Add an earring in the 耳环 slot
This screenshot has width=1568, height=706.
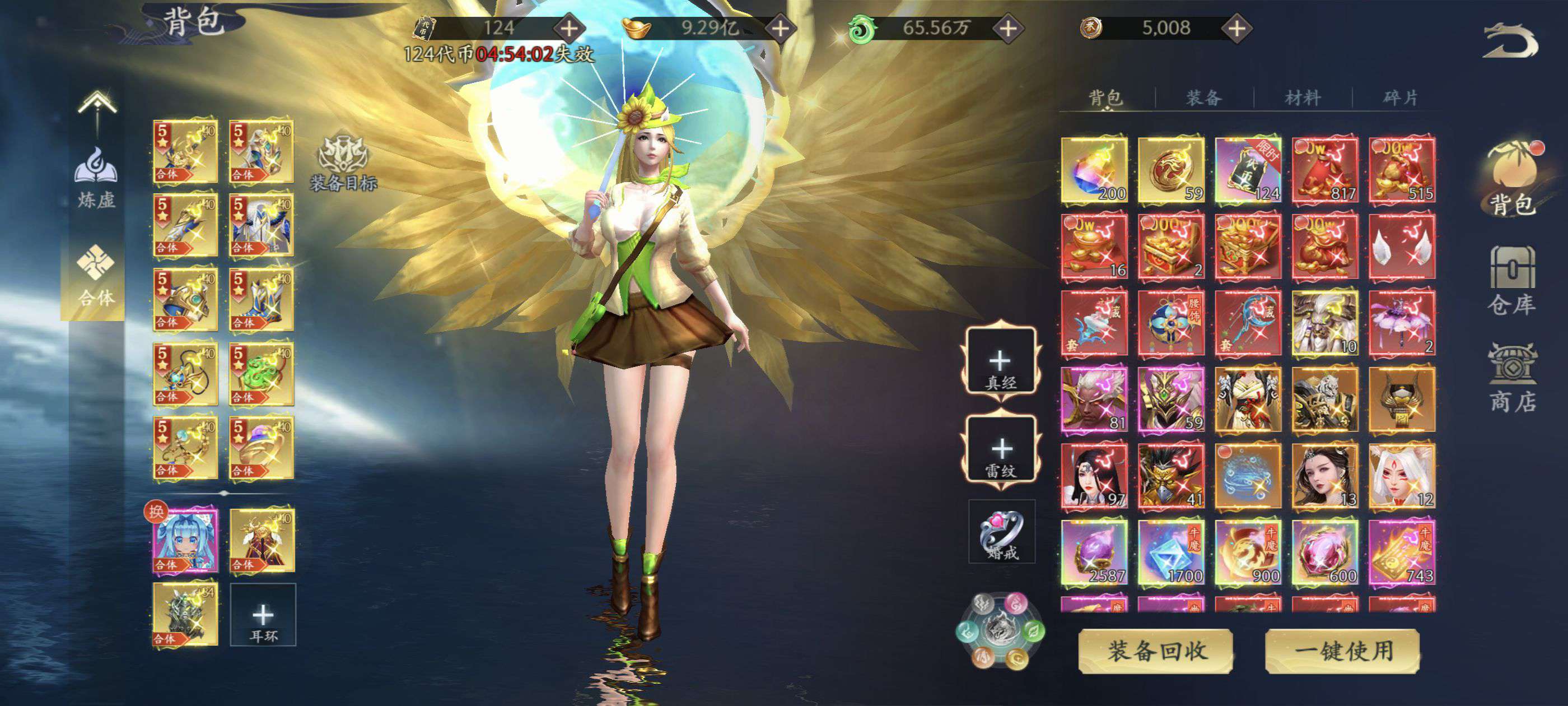tap(263, 615)
